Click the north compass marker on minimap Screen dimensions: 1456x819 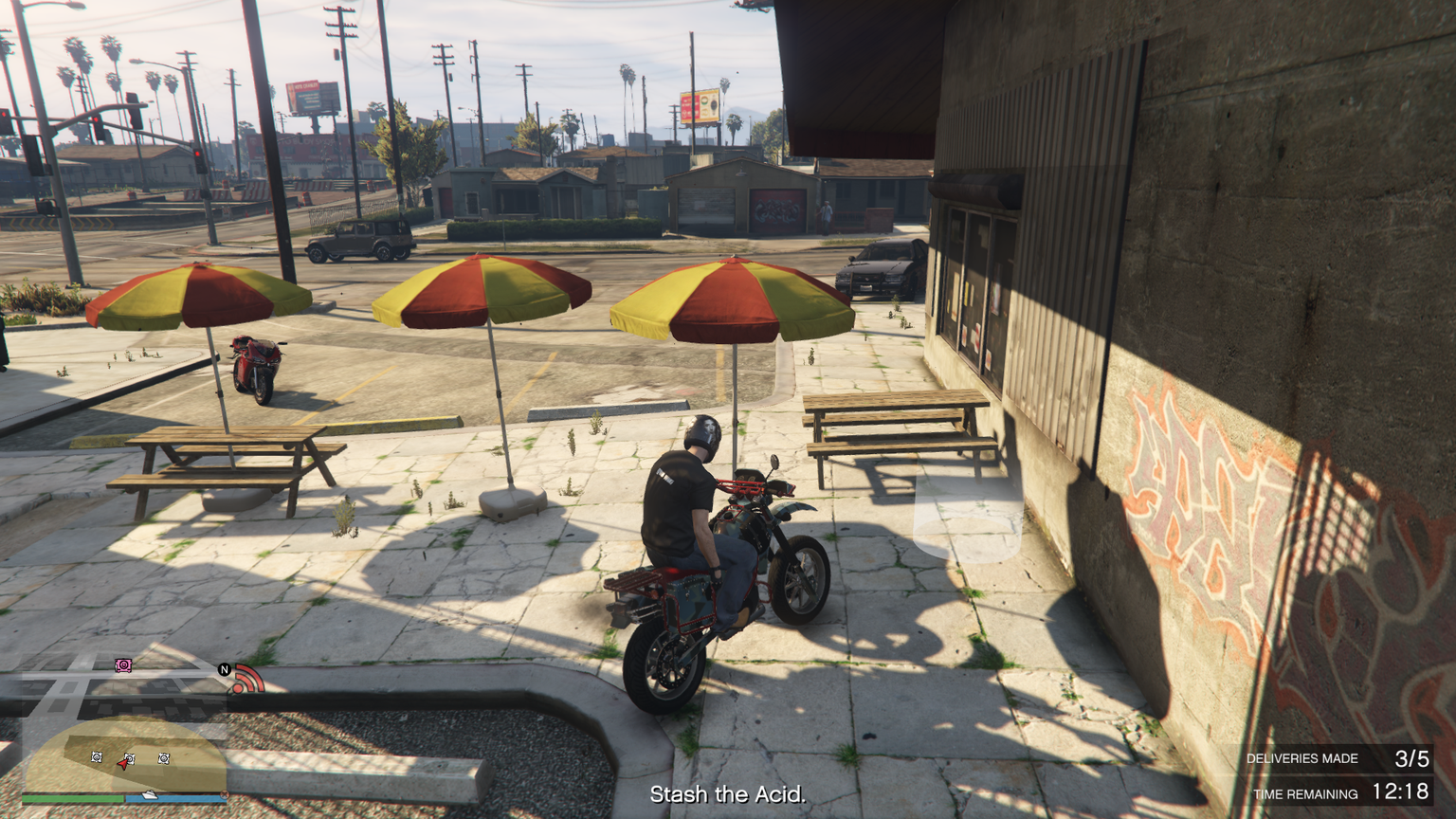(x=225, y=669)
